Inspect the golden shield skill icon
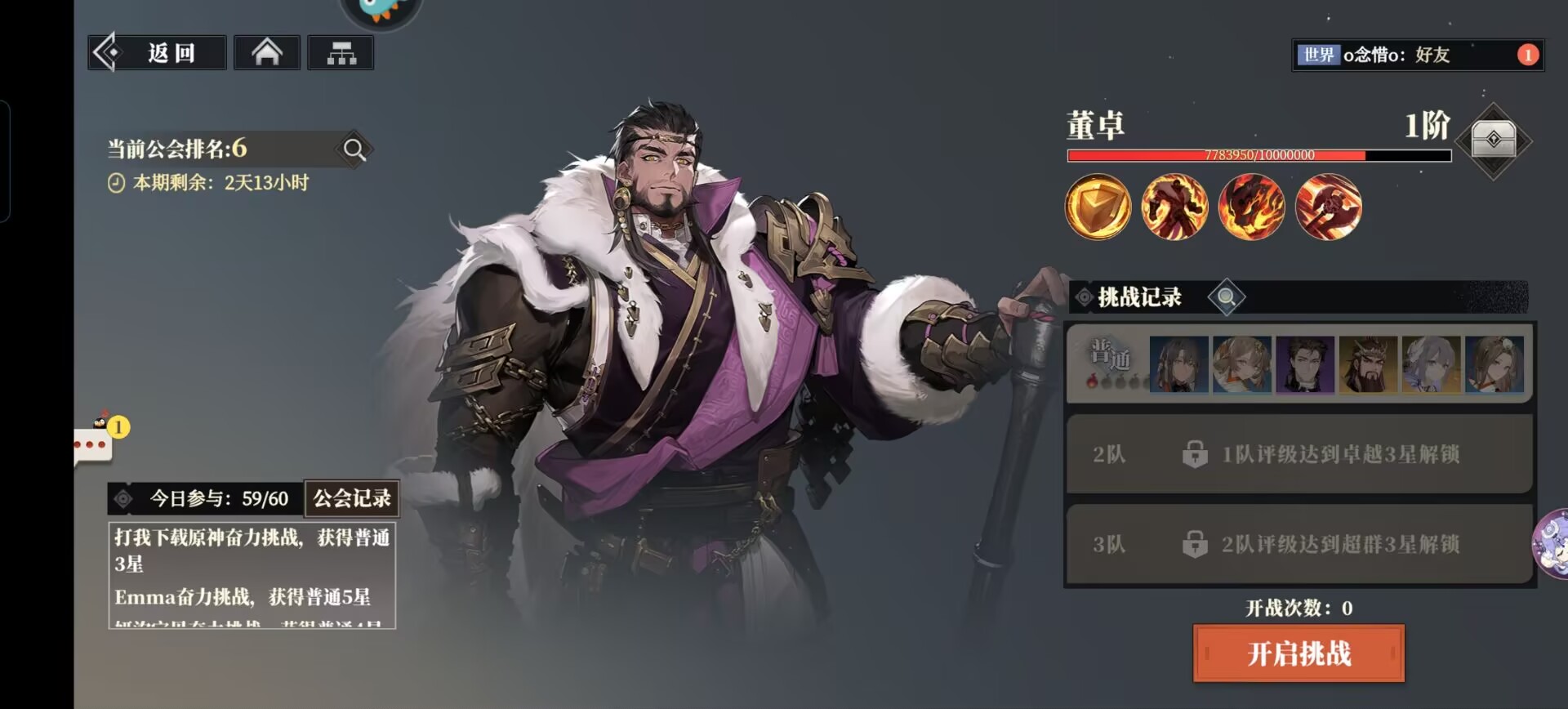This screenshot has height=709, width=1568. click(x=1098, y=207)
